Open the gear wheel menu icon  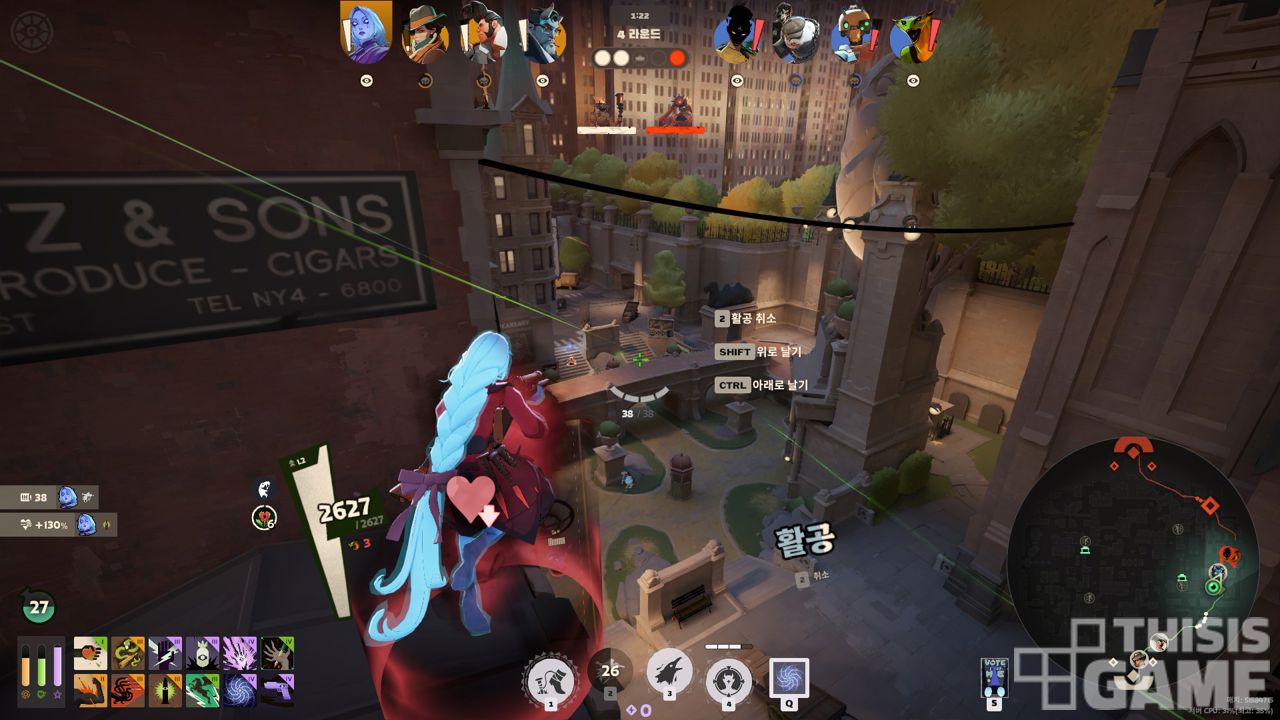pos(30,31)
